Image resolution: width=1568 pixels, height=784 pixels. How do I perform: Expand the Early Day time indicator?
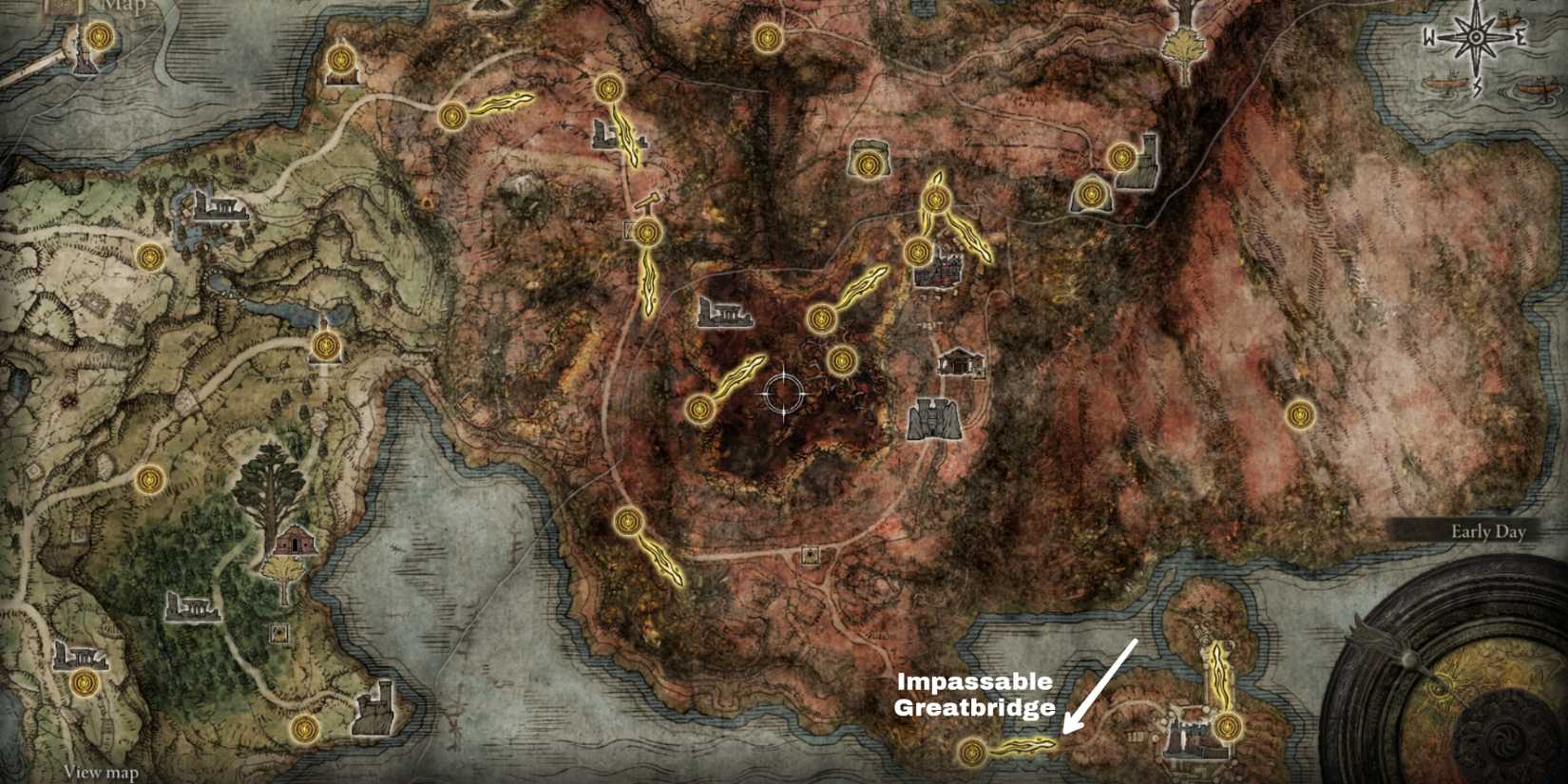coord(1487,532)
